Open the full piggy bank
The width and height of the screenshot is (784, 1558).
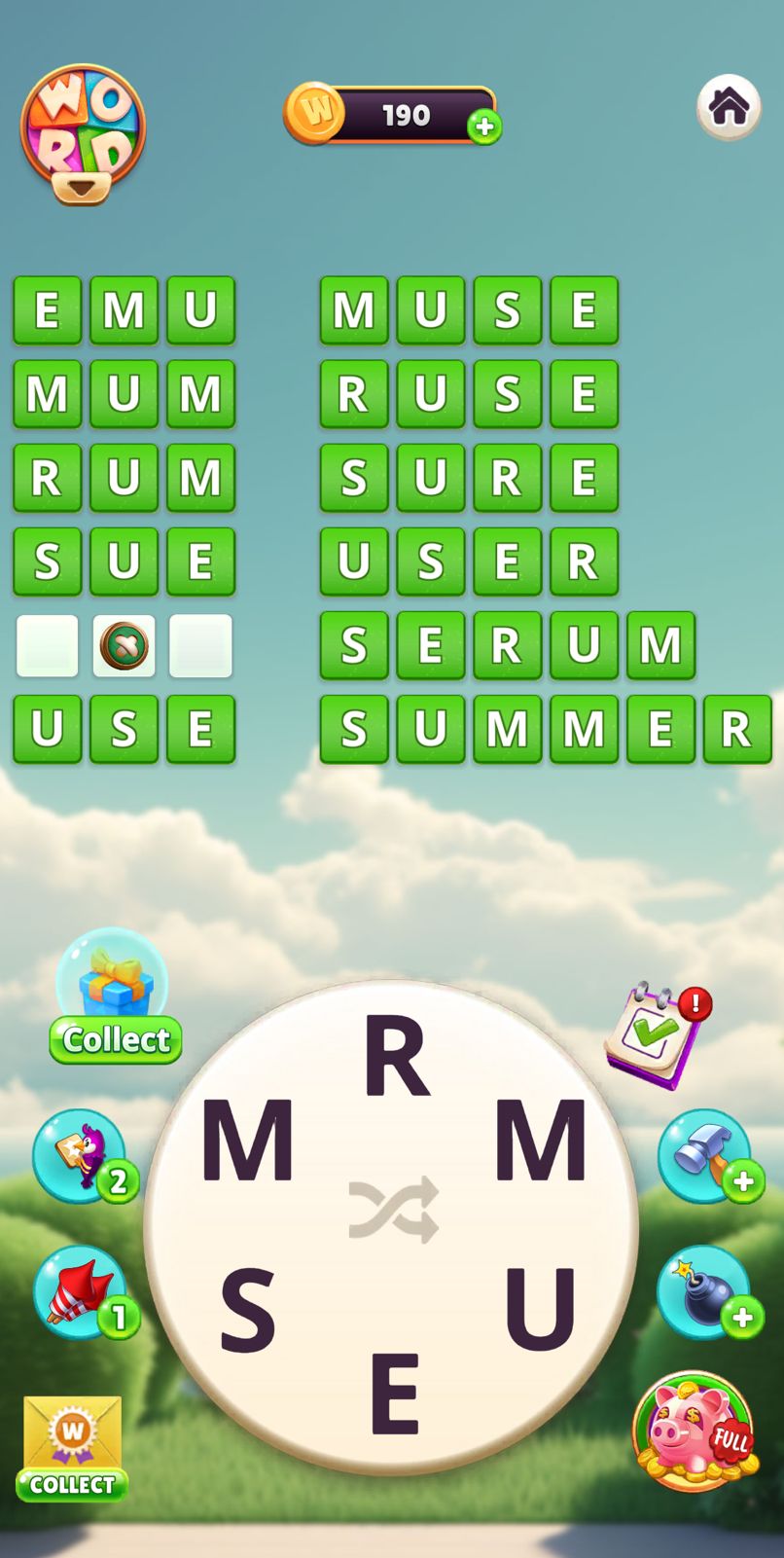coord(694,1431)
